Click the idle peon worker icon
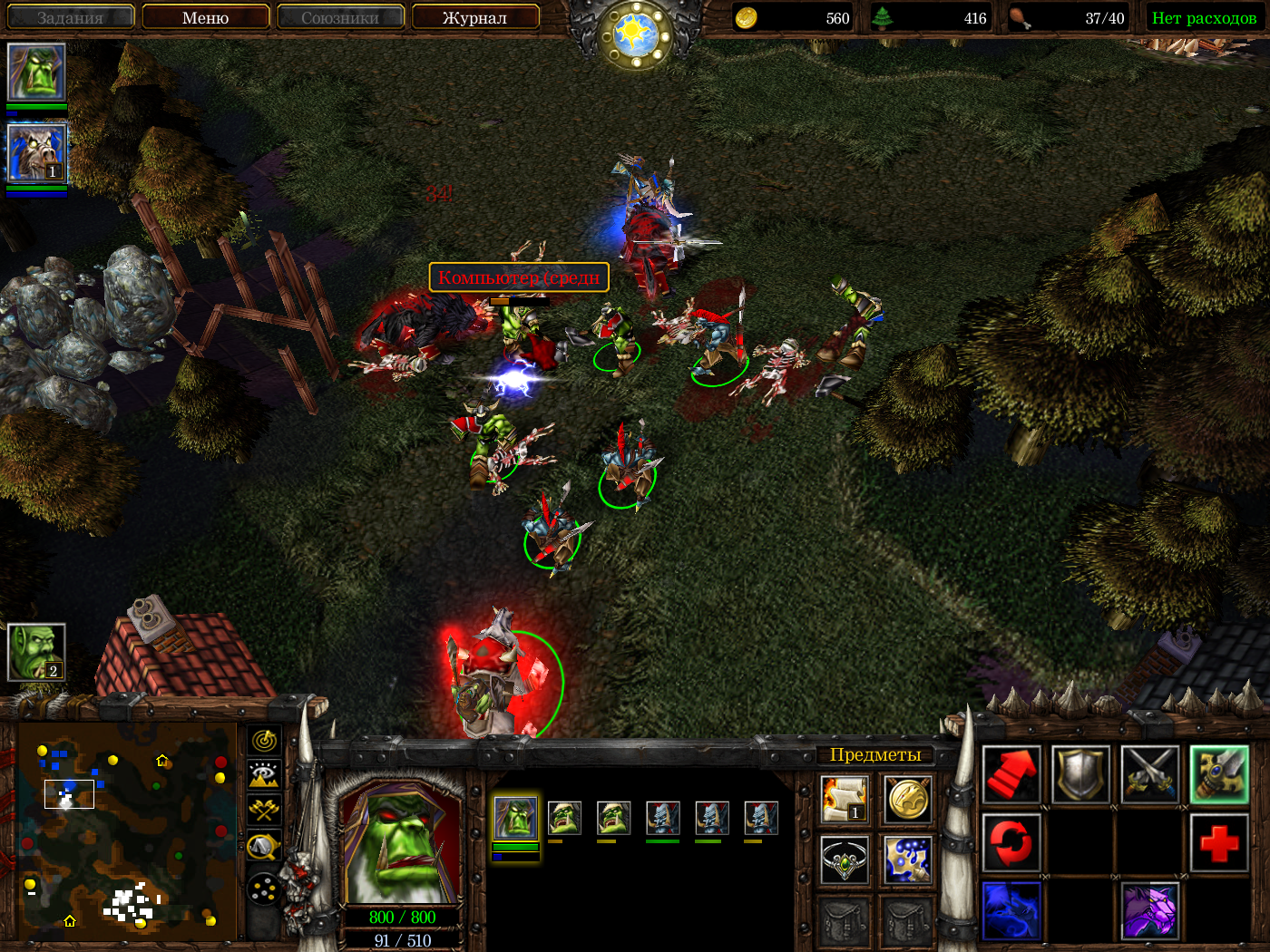 pos(36,651)
